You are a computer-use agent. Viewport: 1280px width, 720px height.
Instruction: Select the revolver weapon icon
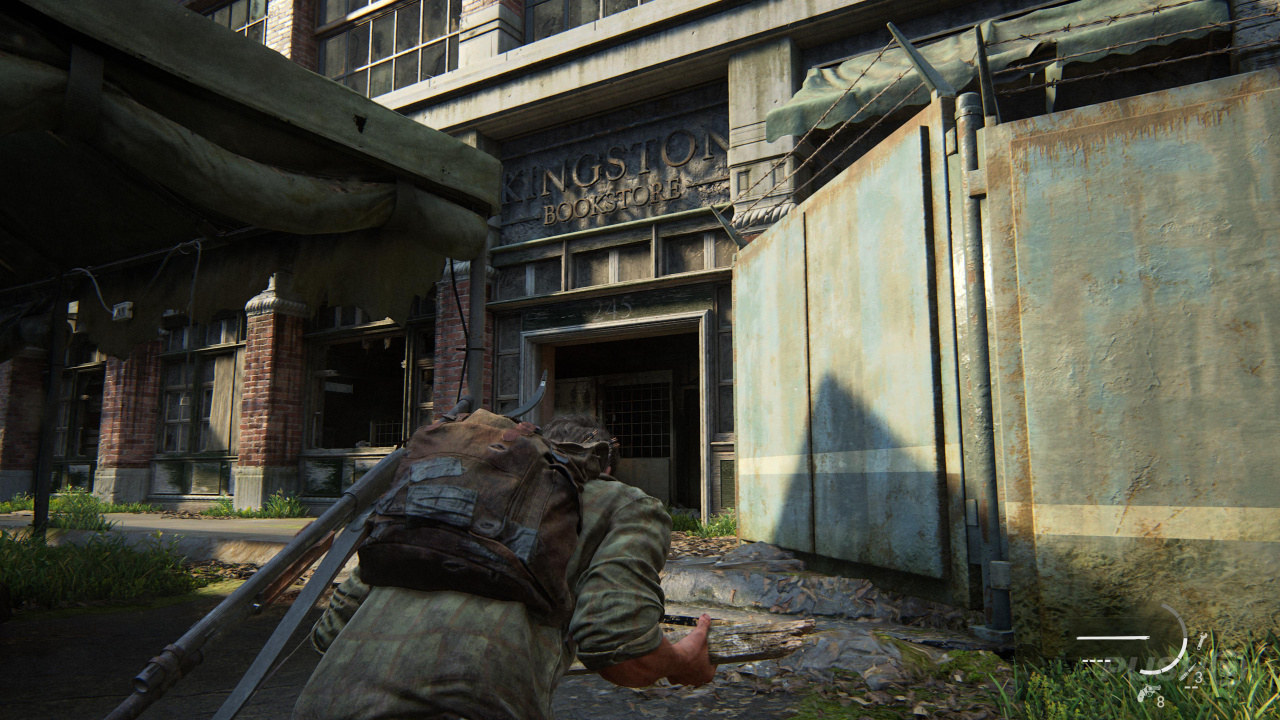point(1148,692)
